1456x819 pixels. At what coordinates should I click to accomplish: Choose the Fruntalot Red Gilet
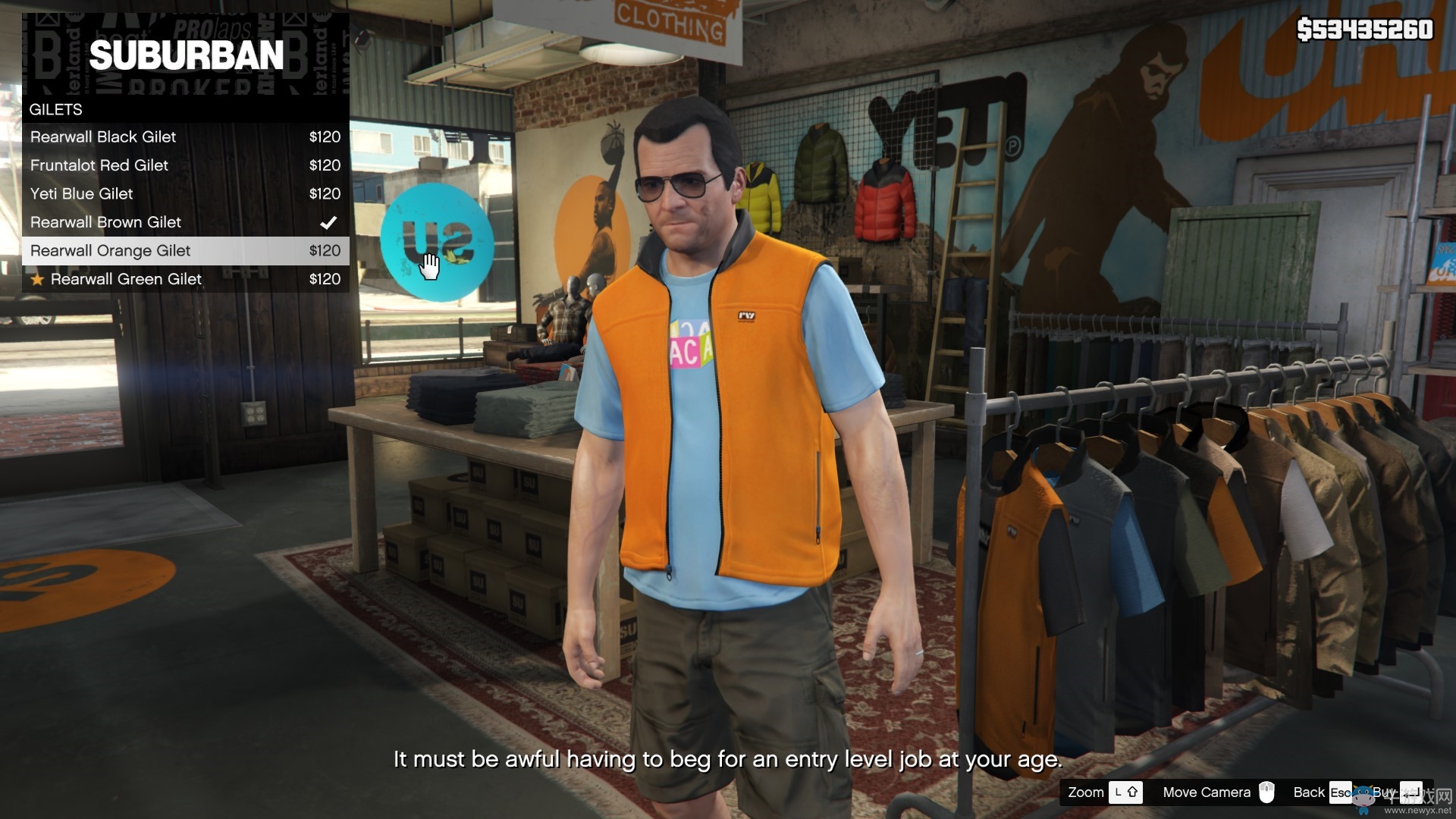pyautogui.click(x=185, y=165)
